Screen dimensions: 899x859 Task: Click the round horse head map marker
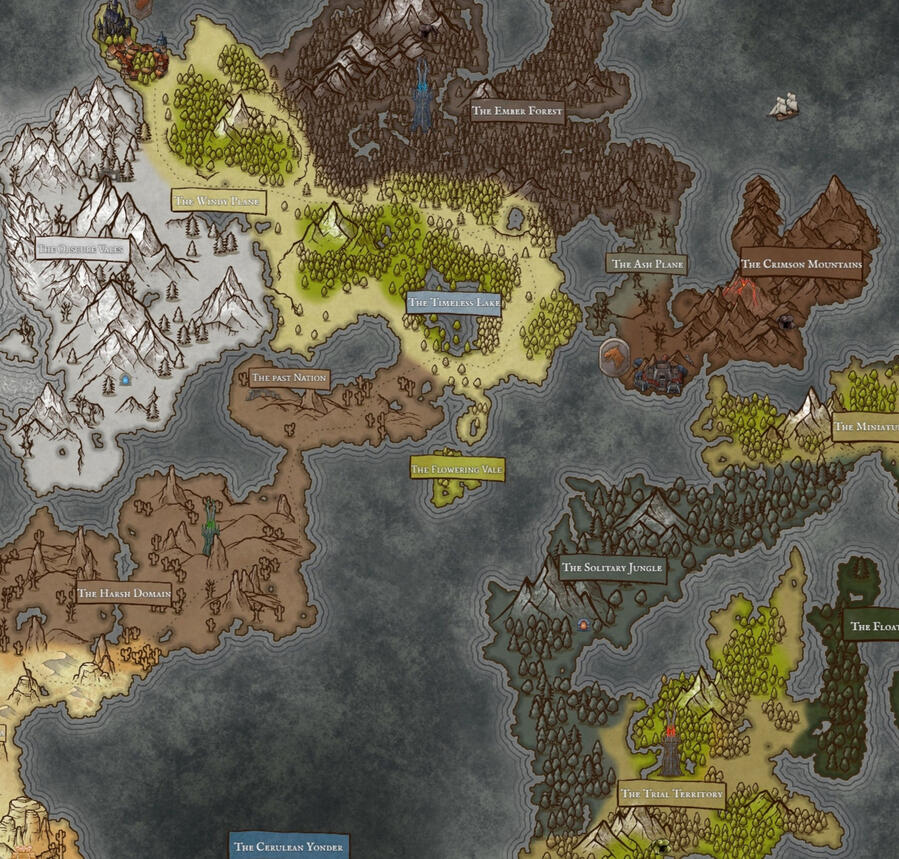613,356
